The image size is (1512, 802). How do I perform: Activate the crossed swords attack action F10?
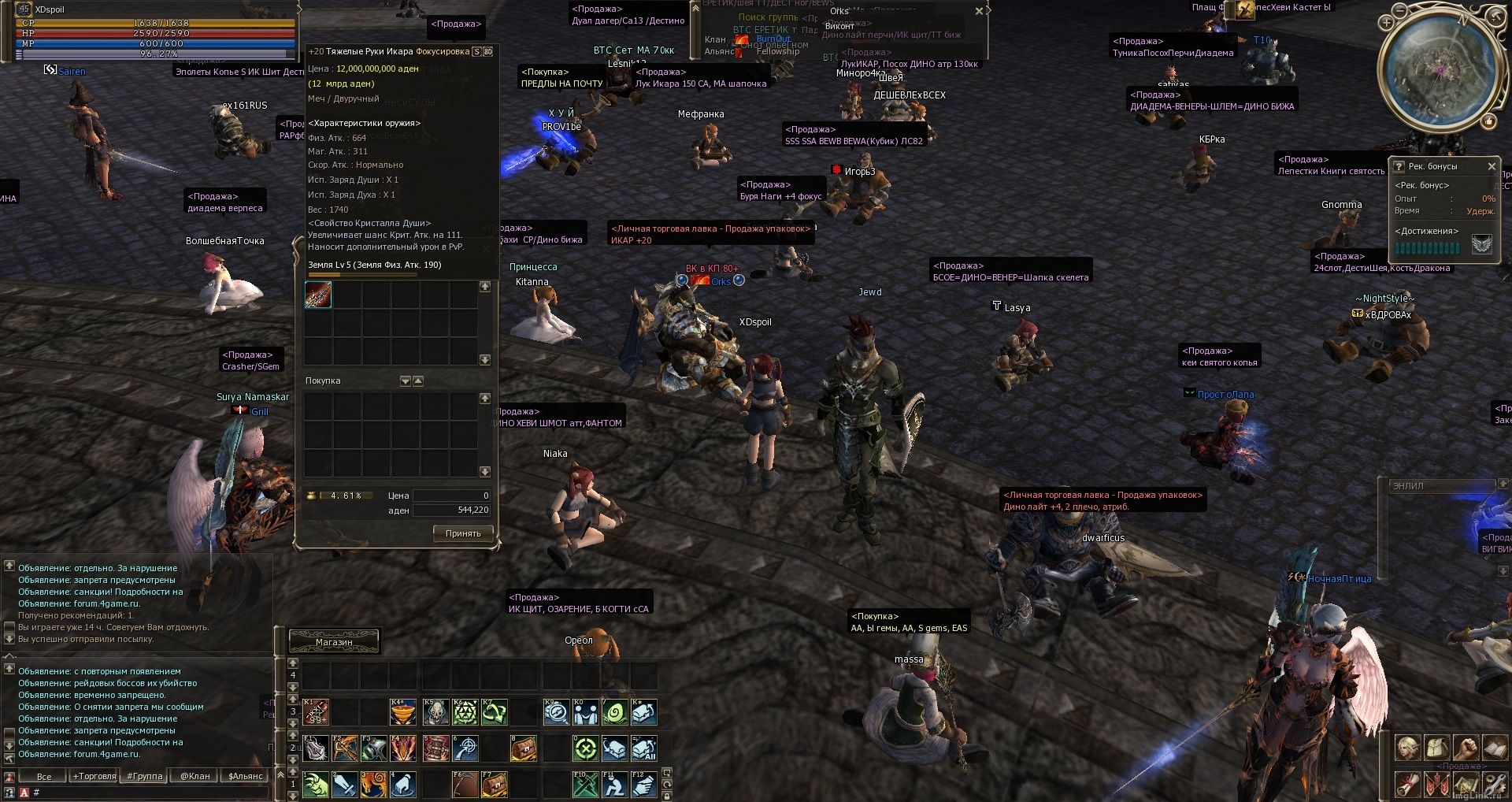(585, 785)
